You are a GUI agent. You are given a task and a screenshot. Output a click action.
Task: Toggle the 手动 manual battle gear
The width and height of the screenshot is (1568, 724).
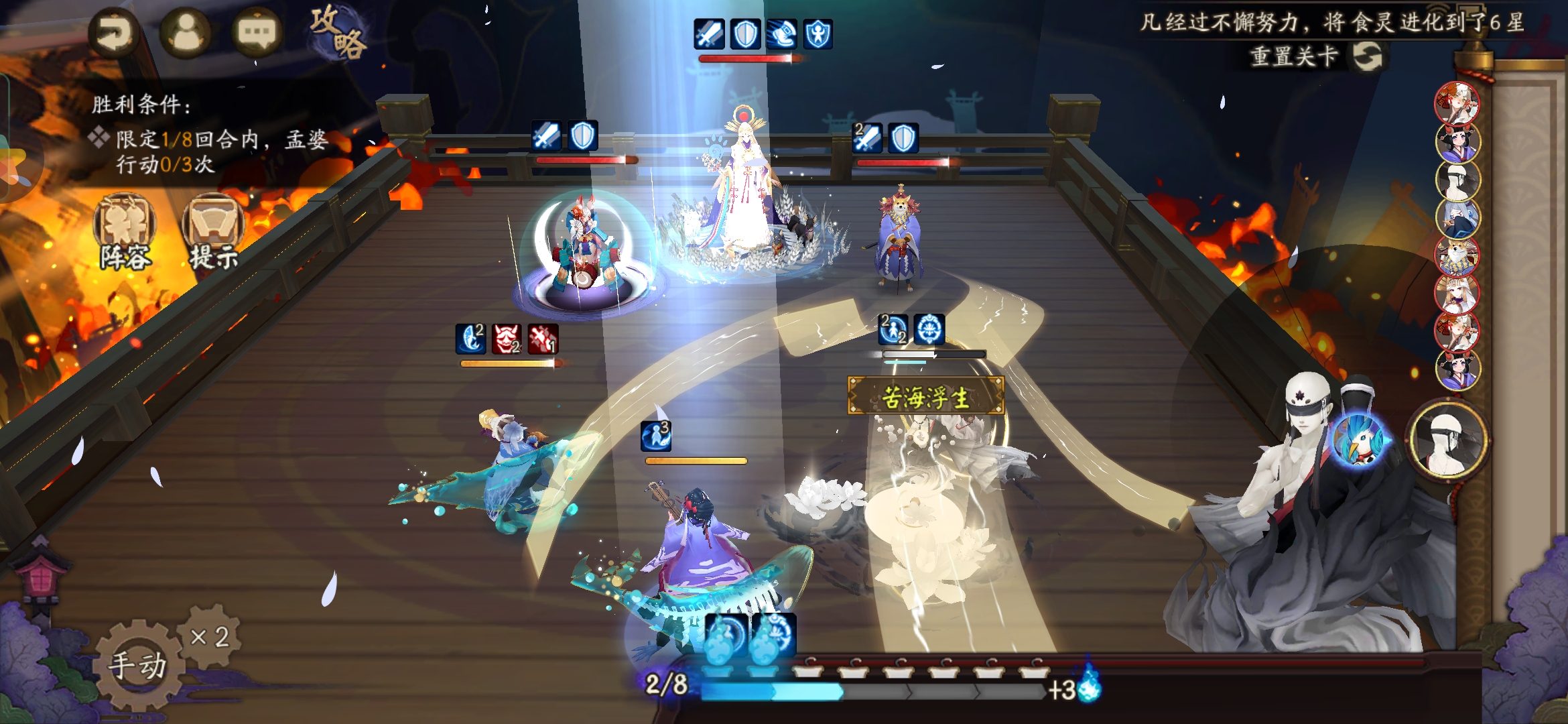137,664
